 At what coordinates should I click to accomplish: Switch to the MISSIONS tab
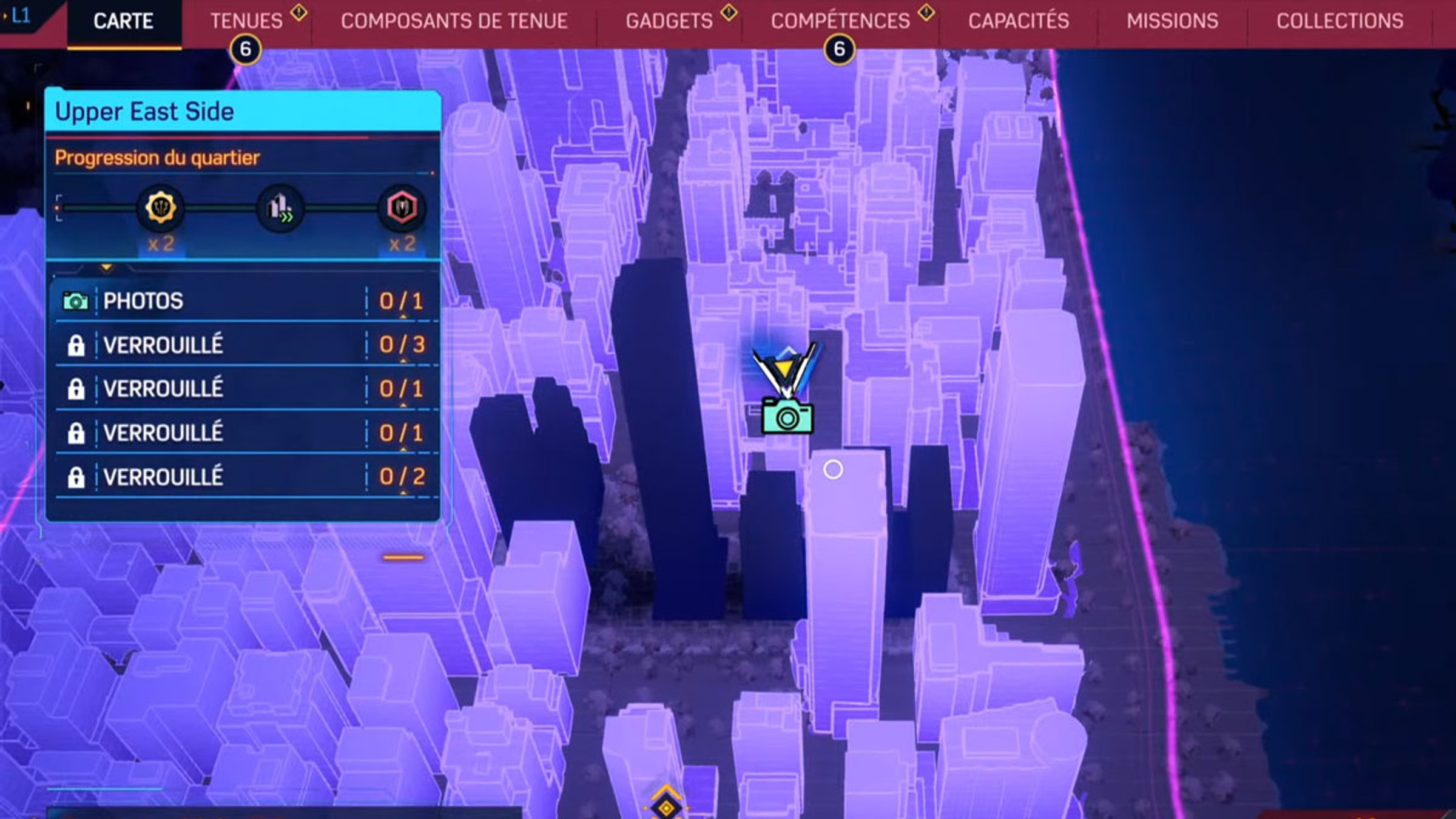pyautogui.click(x=1172, y=22)
